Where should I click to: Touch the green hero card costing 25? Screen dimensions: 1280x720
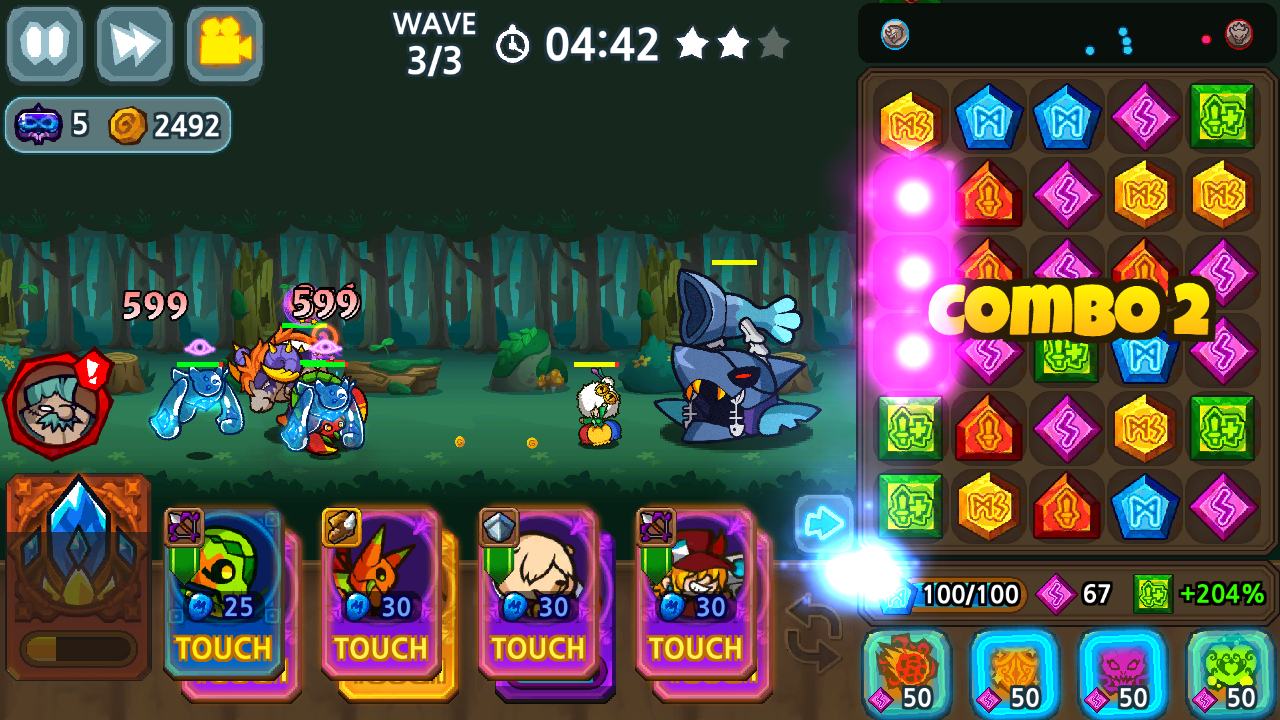pyautogui.click(x=222, y=590)
